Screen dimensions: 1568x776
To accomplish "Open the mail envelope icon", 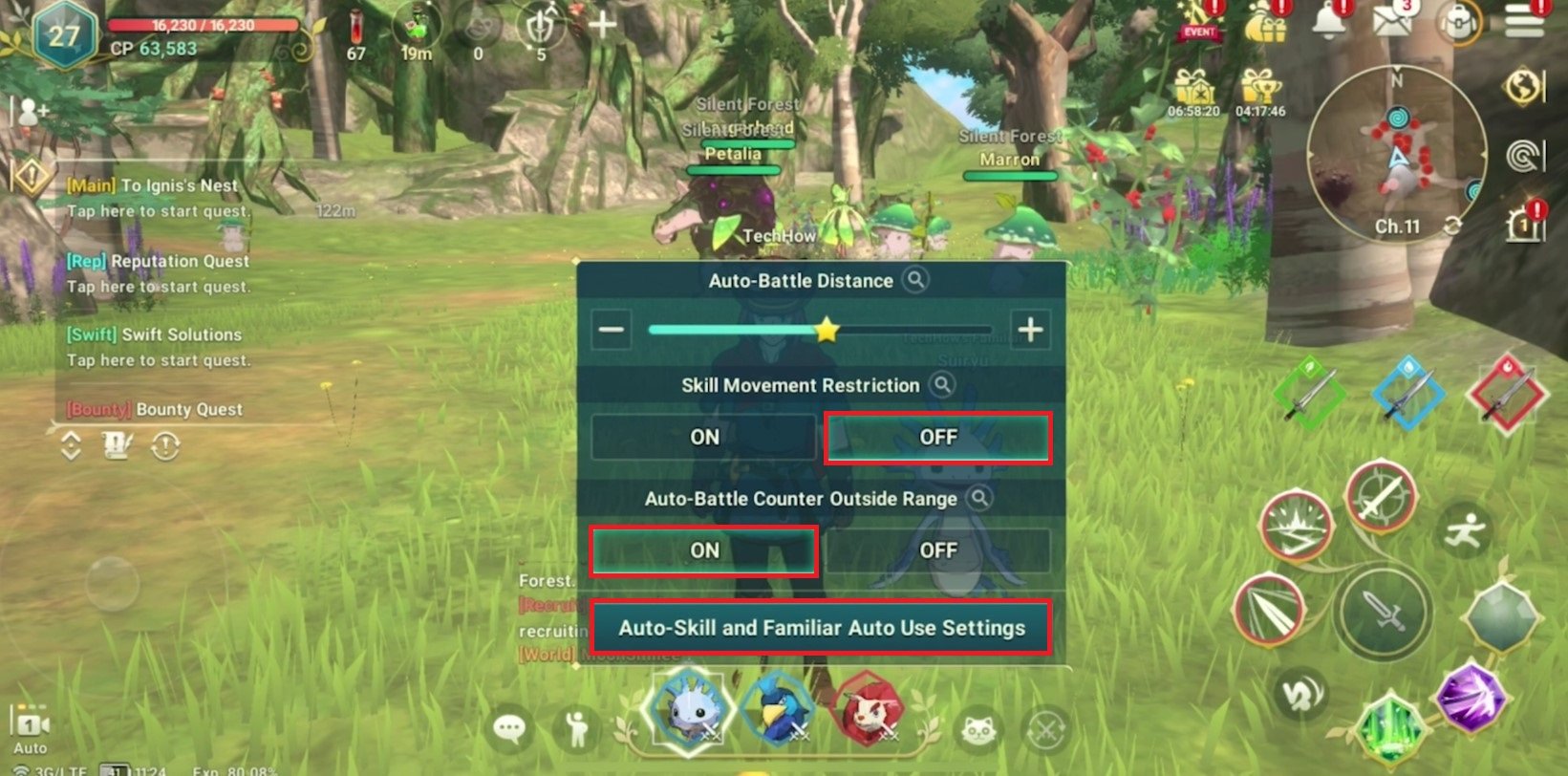I will tap(1392, 21).
